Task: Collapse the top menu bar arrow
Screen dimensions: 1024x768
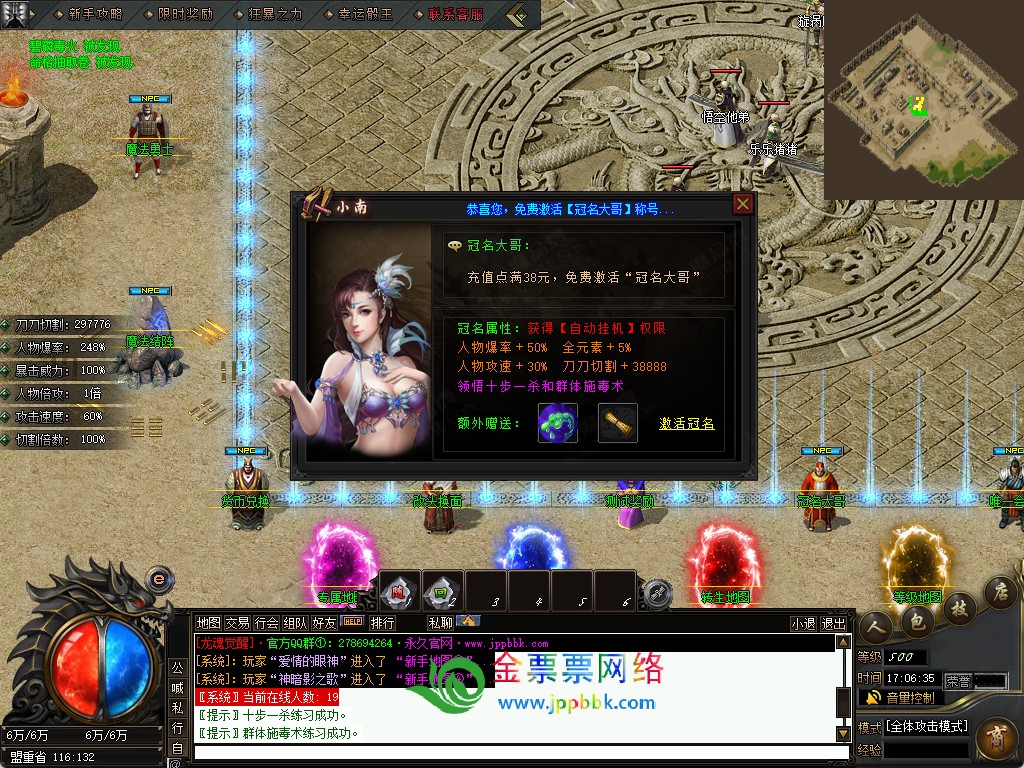Action: [x=518, y=15]
